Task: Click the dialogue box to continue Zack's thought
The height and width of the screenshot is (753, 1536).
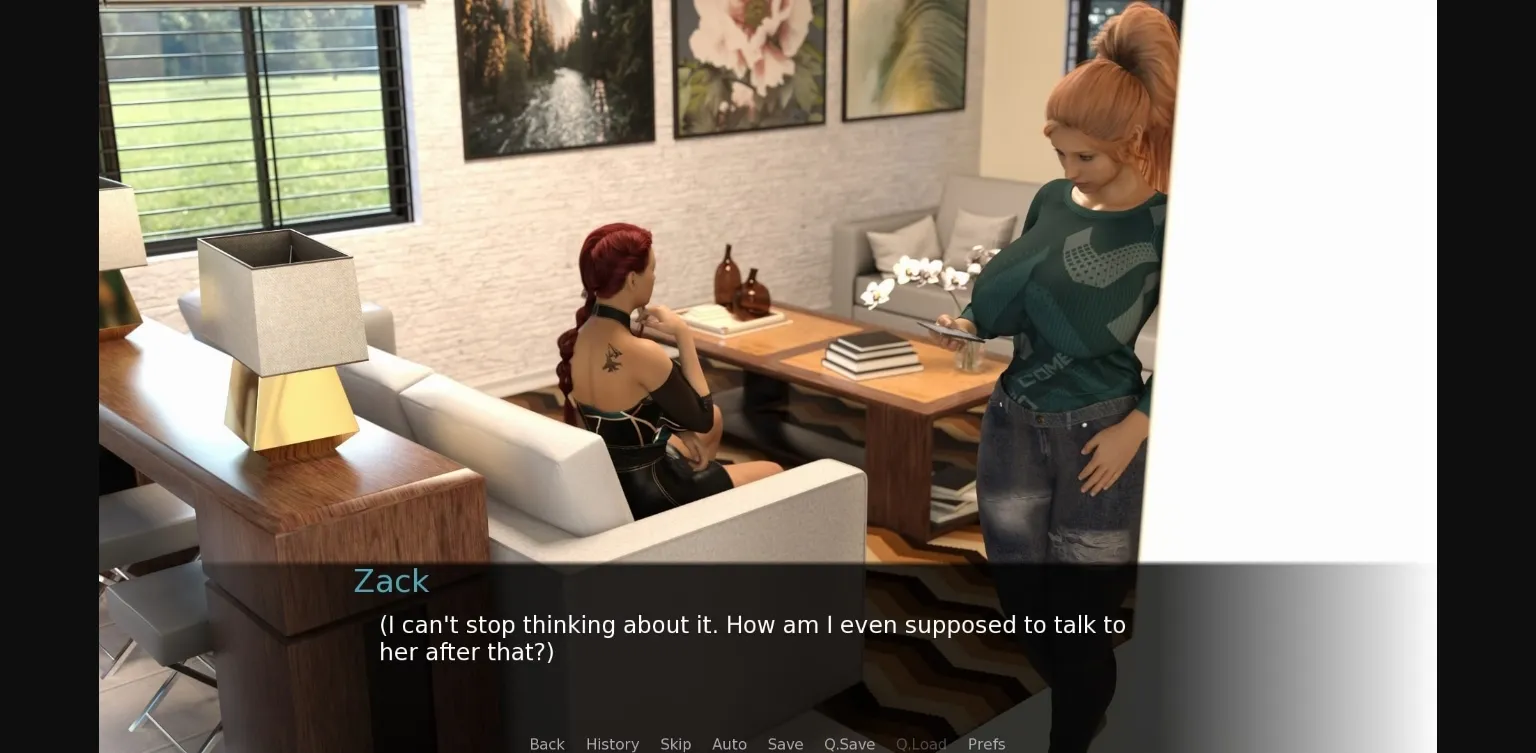Action: 751,638
